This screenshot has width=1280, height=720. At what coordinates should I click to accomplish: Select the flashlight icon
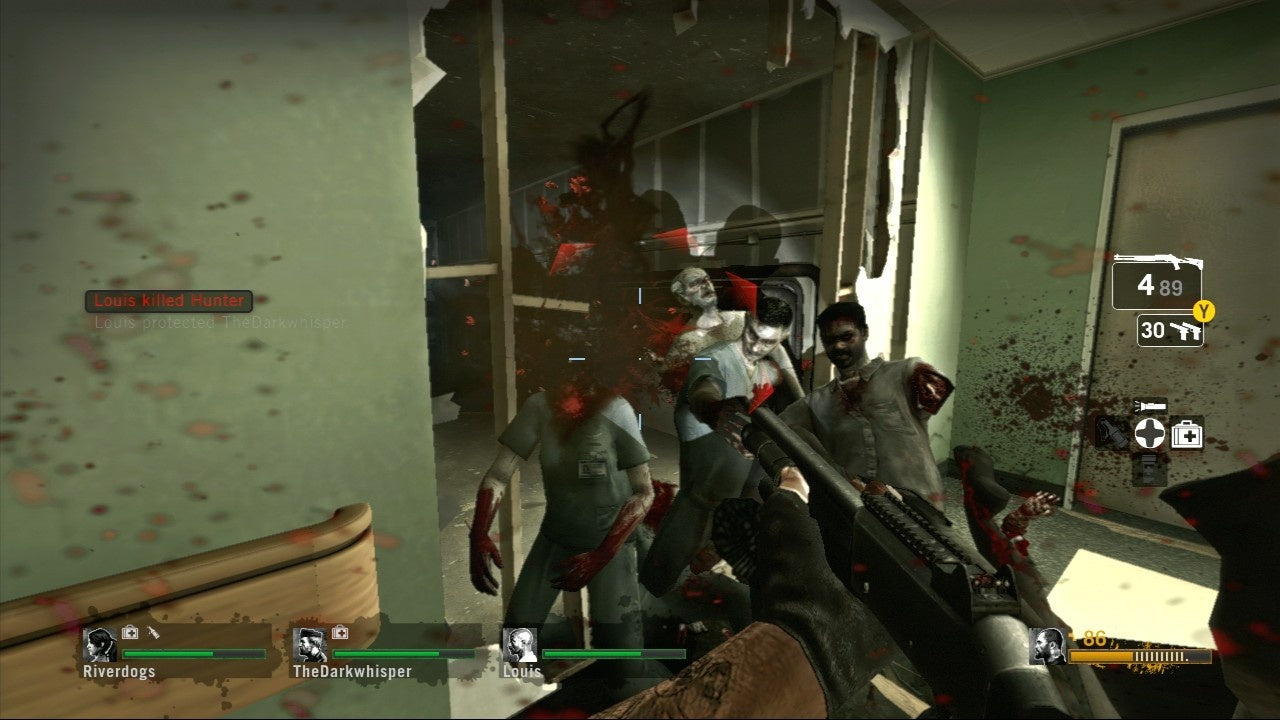click(x=1152, y=404)
